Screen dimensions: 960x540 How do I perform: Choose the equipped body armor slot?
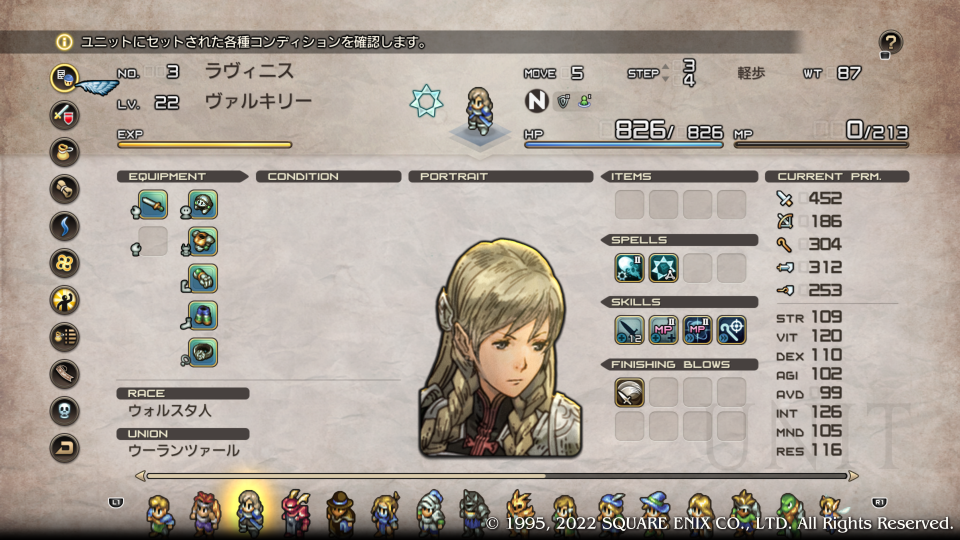[203, 242]
